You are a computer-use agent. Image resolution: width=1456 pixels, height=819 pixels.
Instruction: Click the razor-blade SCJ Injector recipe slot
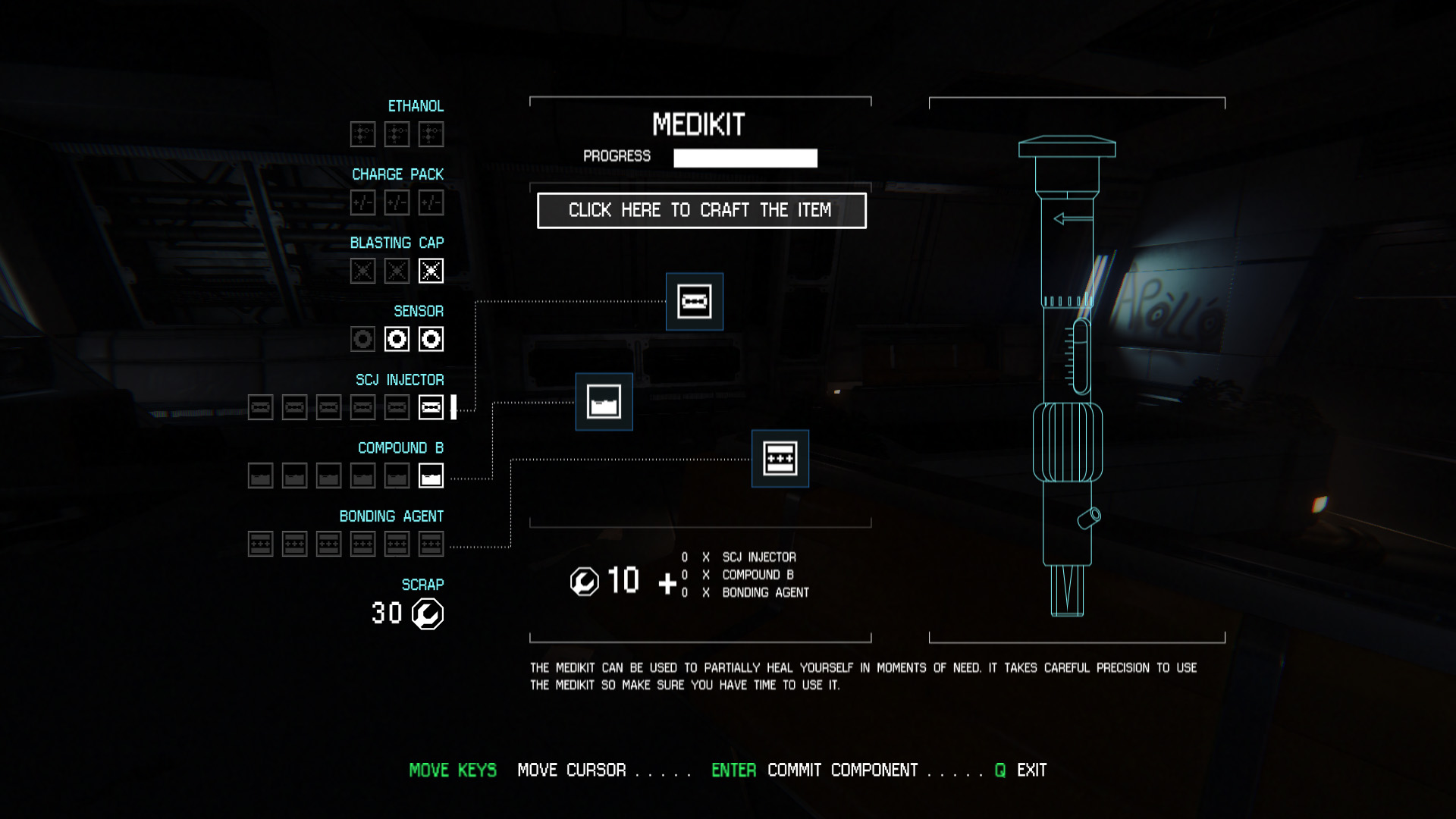tap(693, 301)
